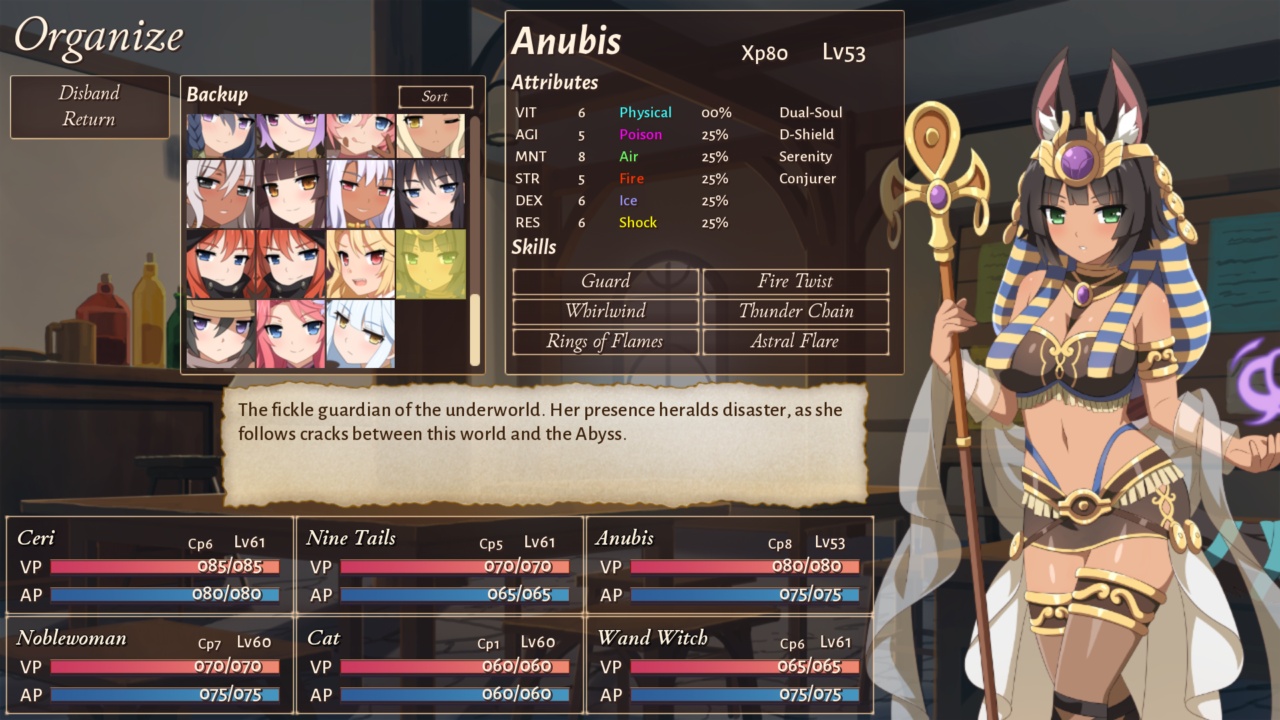Image resolution: width=1280 pixels, height=720 pixels.
Task: Select the Rings of Flames skill
Action: 606,341
